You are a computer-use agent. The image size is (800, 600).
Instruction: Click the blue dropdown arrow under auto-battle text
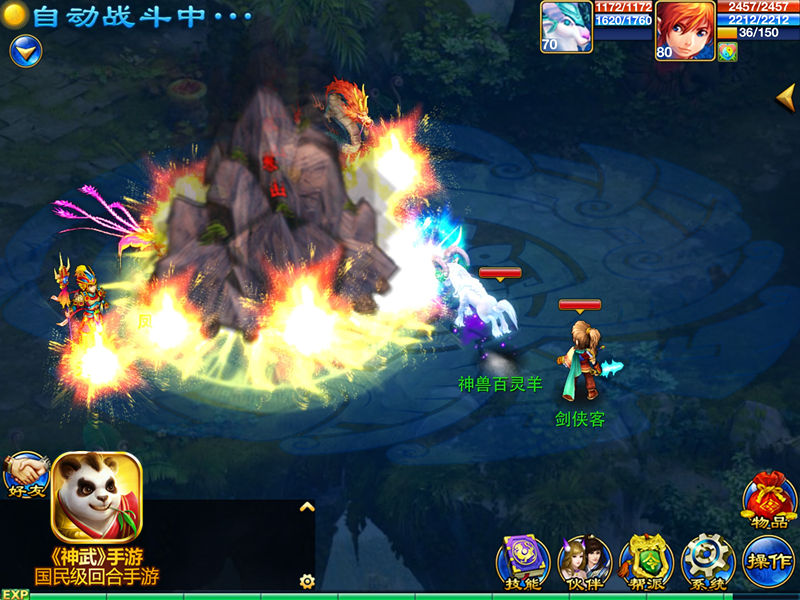[25, 50]
